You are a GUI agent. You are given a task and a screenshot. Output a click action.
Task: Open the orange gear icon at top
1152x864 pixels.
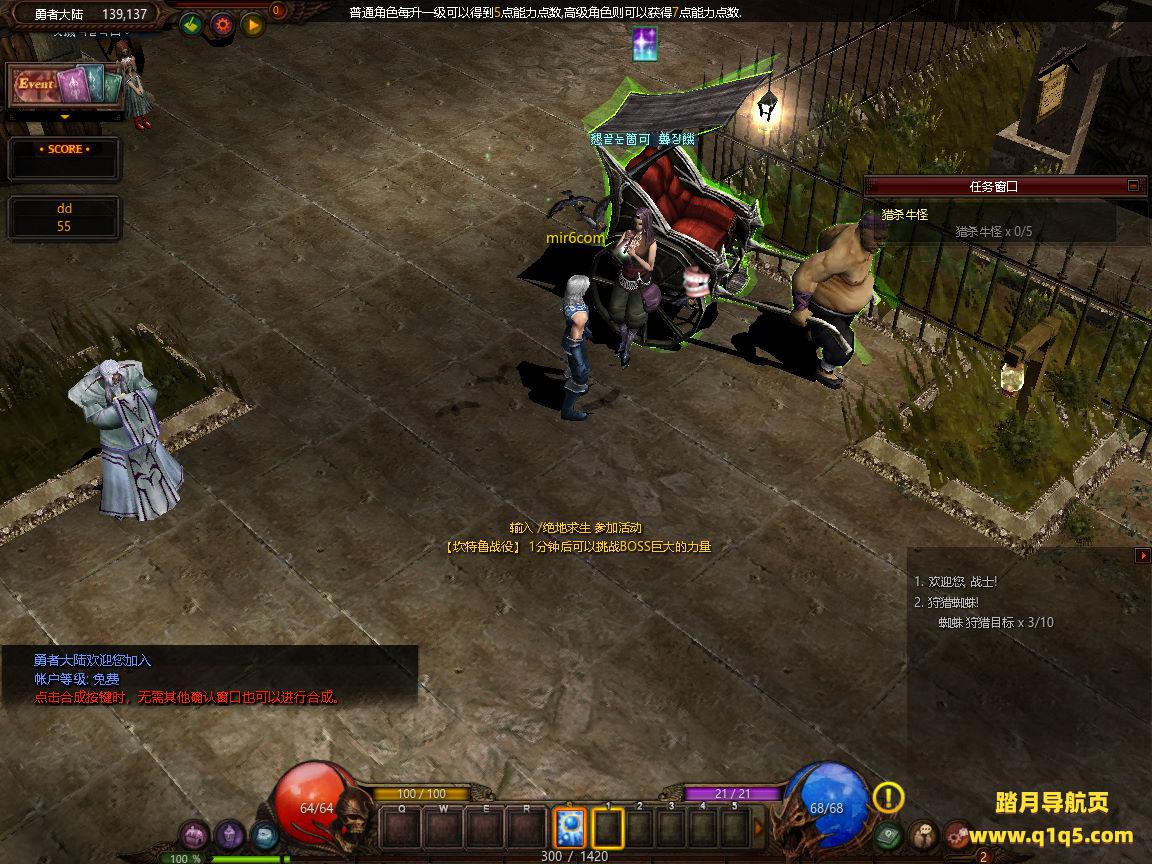point(222,25)
